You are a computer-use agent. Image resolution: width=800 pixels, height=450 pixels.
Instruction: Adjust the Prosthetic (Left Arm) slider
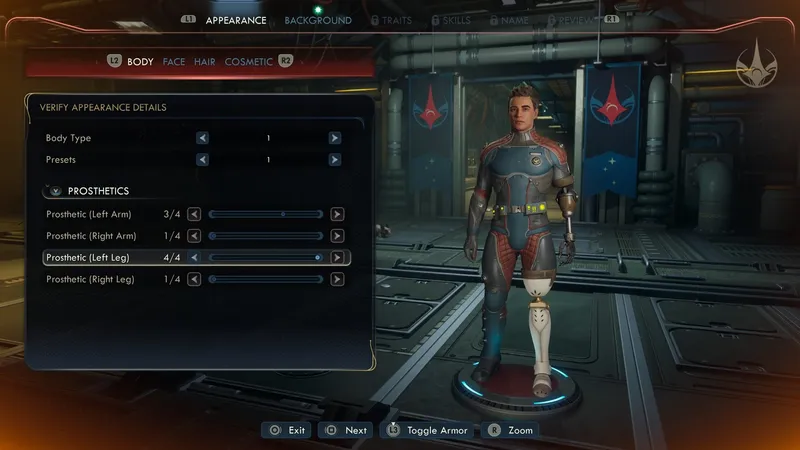click(x=266, y=214)
